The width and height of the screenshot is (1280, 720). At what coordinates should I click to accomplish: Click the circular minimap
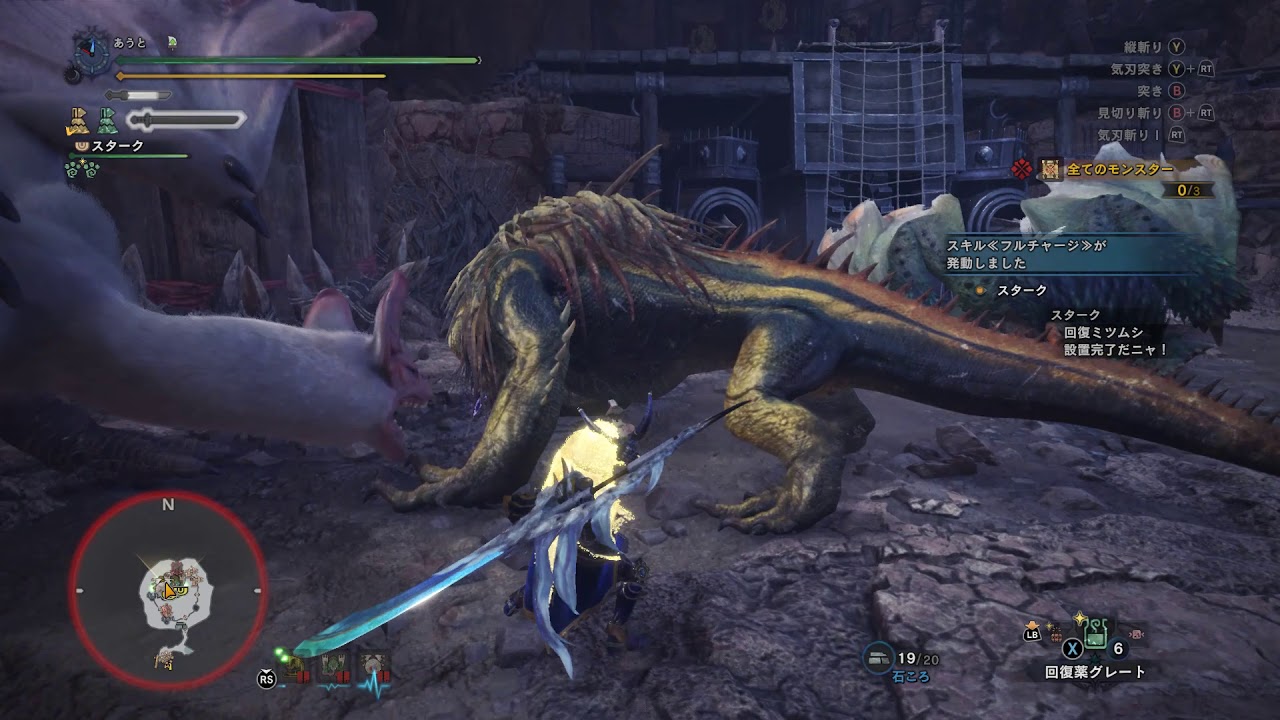point(168,590)
